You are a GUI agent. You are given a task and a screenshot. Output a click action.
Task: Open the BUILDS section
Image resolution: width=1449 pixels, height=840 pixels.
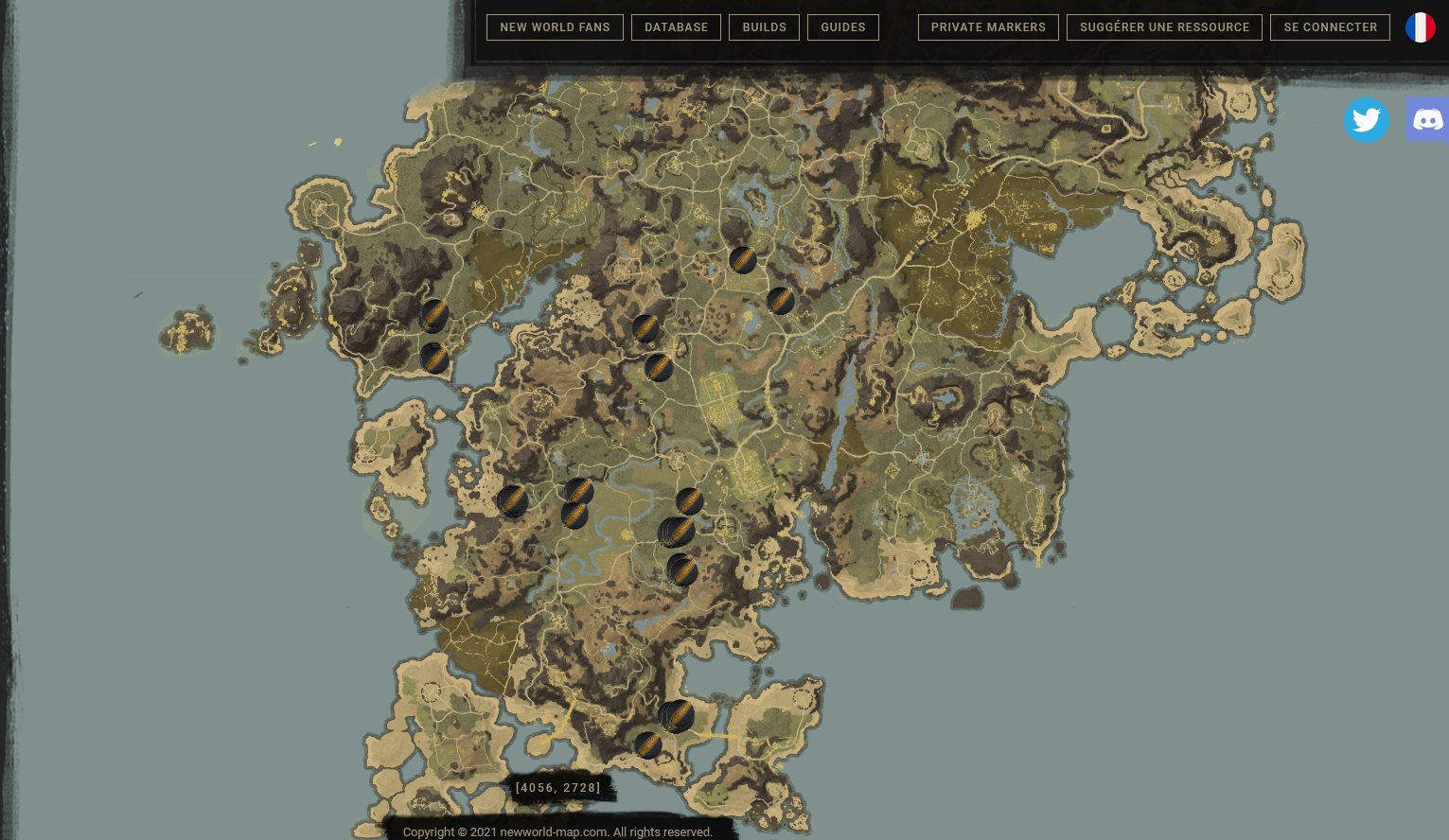coord(764,27)
